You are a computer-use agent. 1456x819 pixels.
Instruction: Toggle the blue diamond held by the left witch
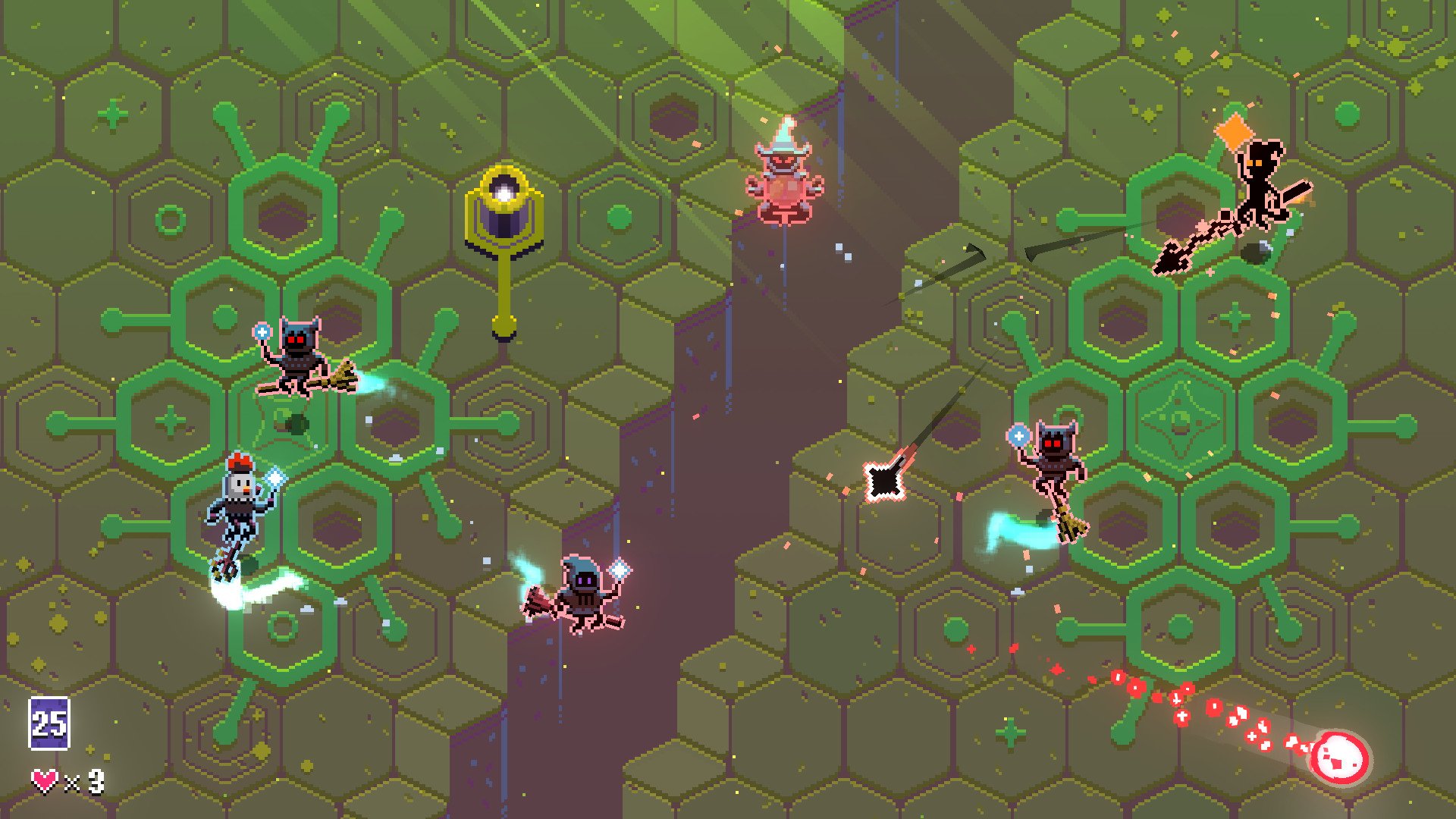point(261,331)
